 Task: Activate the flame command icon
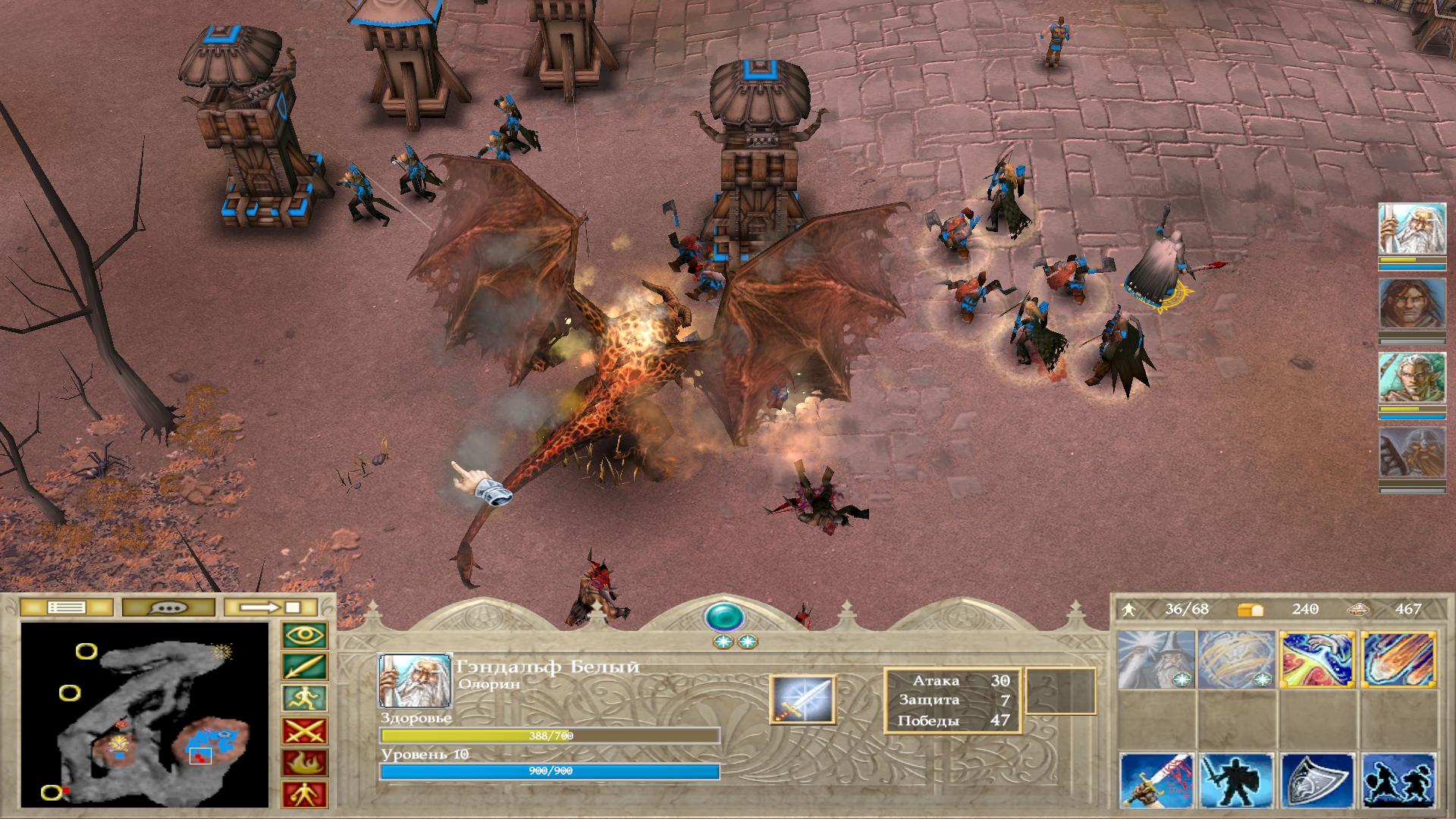[x=305, y=762]
